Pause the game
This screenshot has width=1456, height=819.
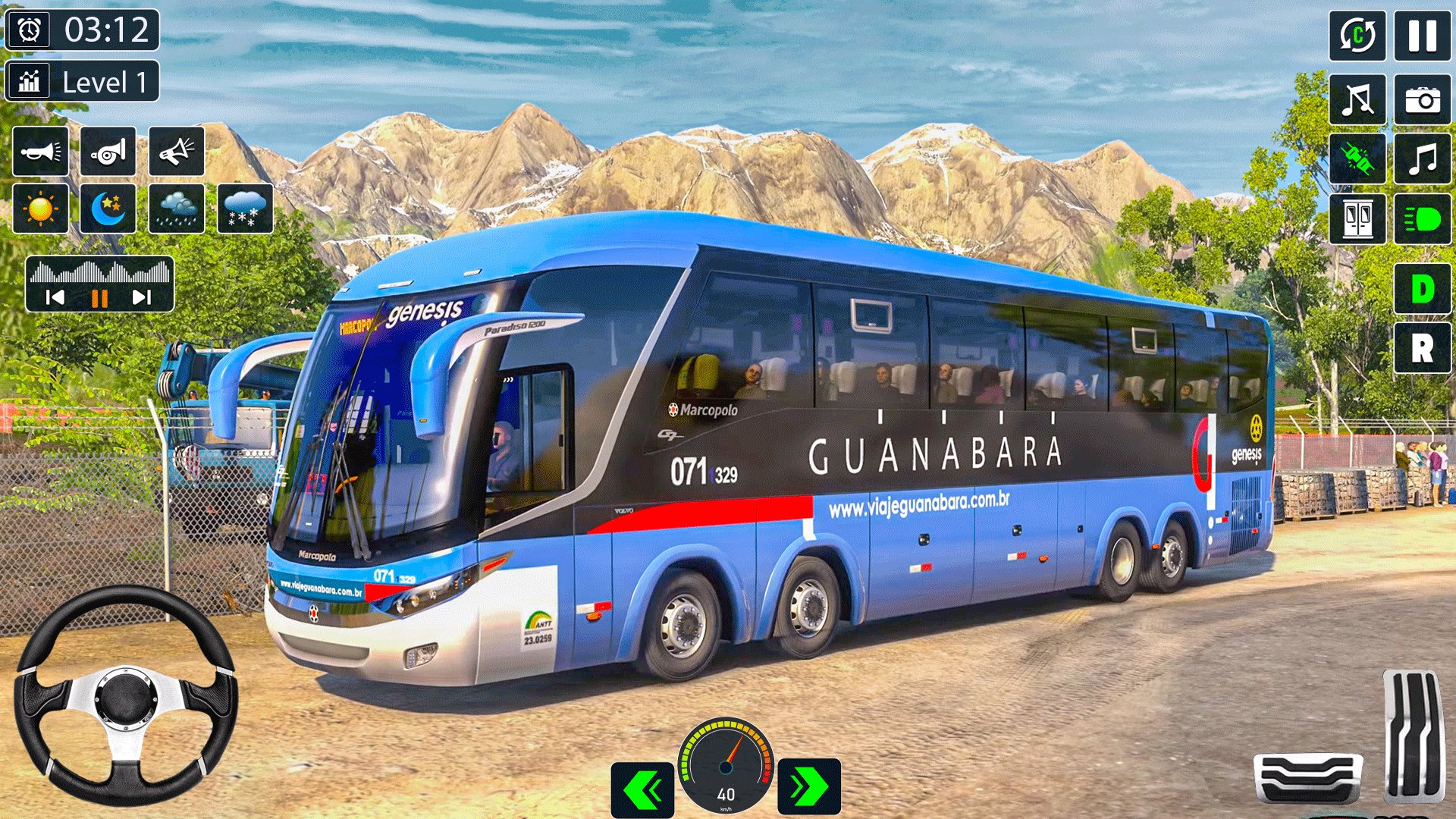(1422, 36)
